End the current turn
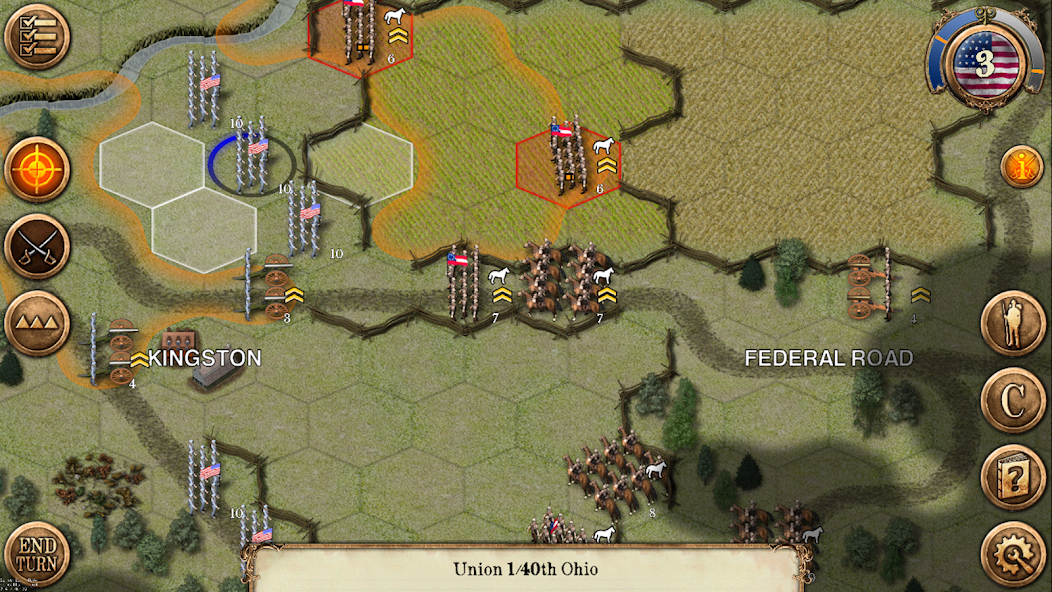1052x592 pixels. (x=36, y=555)
